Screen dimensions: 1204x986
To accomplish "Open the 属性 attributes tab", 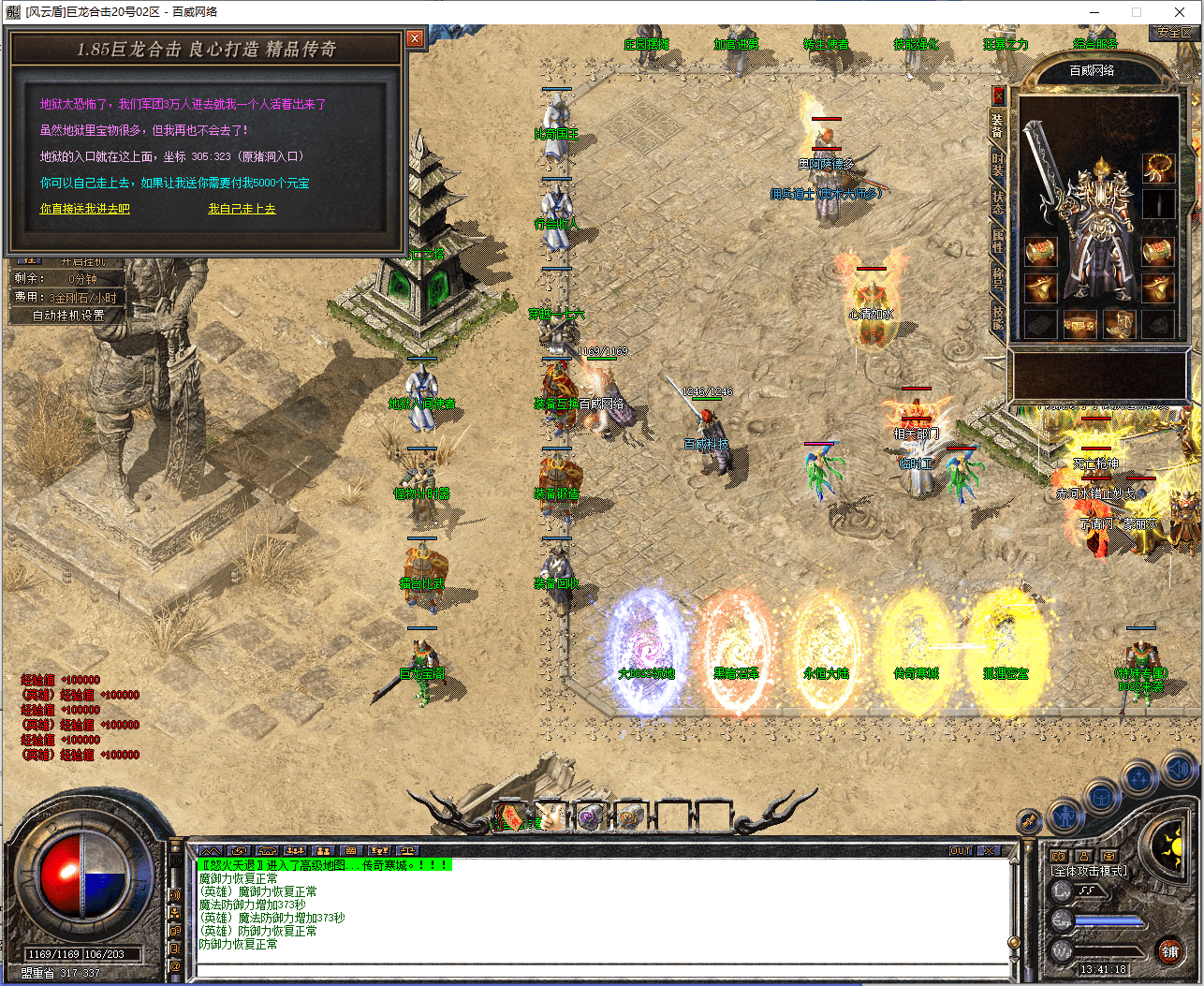I will point(998,241).
